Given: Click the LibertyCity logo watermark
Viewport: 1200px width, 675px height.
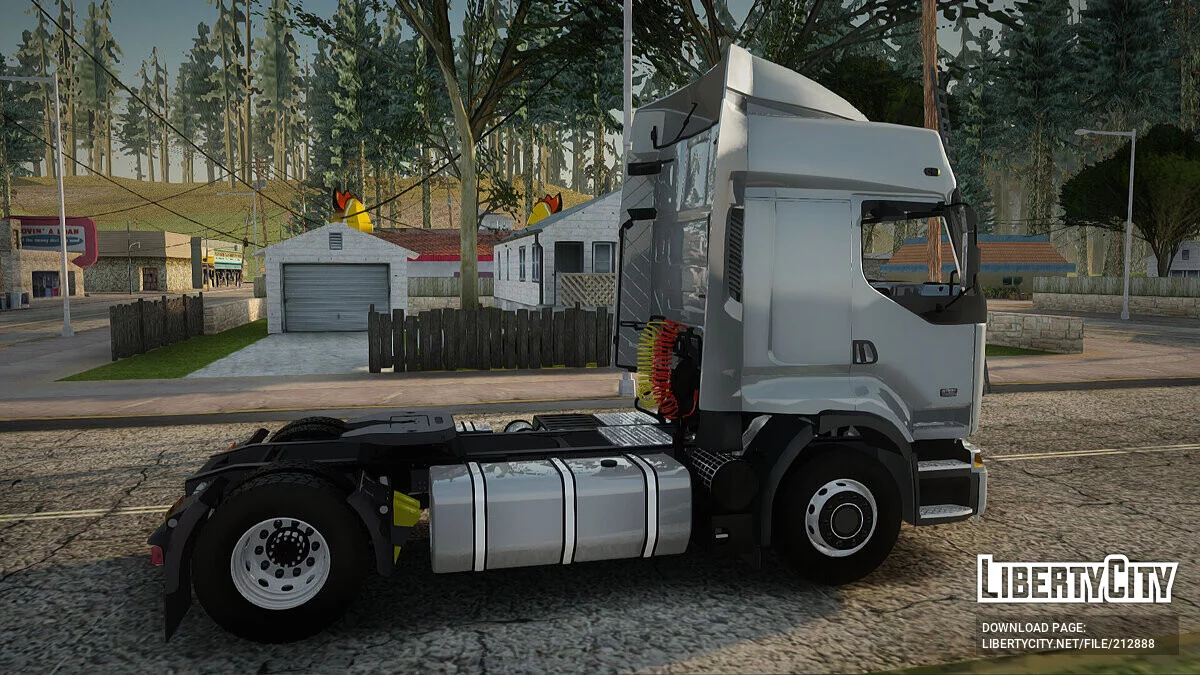Looking at the screenshot, I should (1076, 579).
